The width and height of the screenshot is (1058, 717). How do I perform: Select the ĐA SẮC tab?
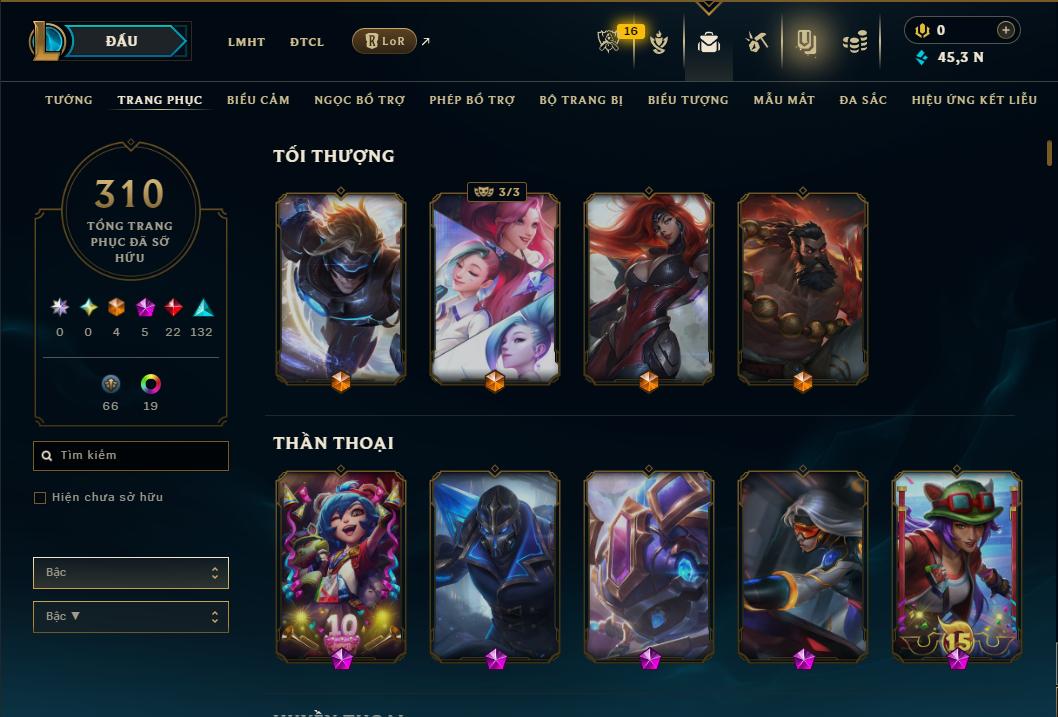pyautogui.click(x=863, y=100)
